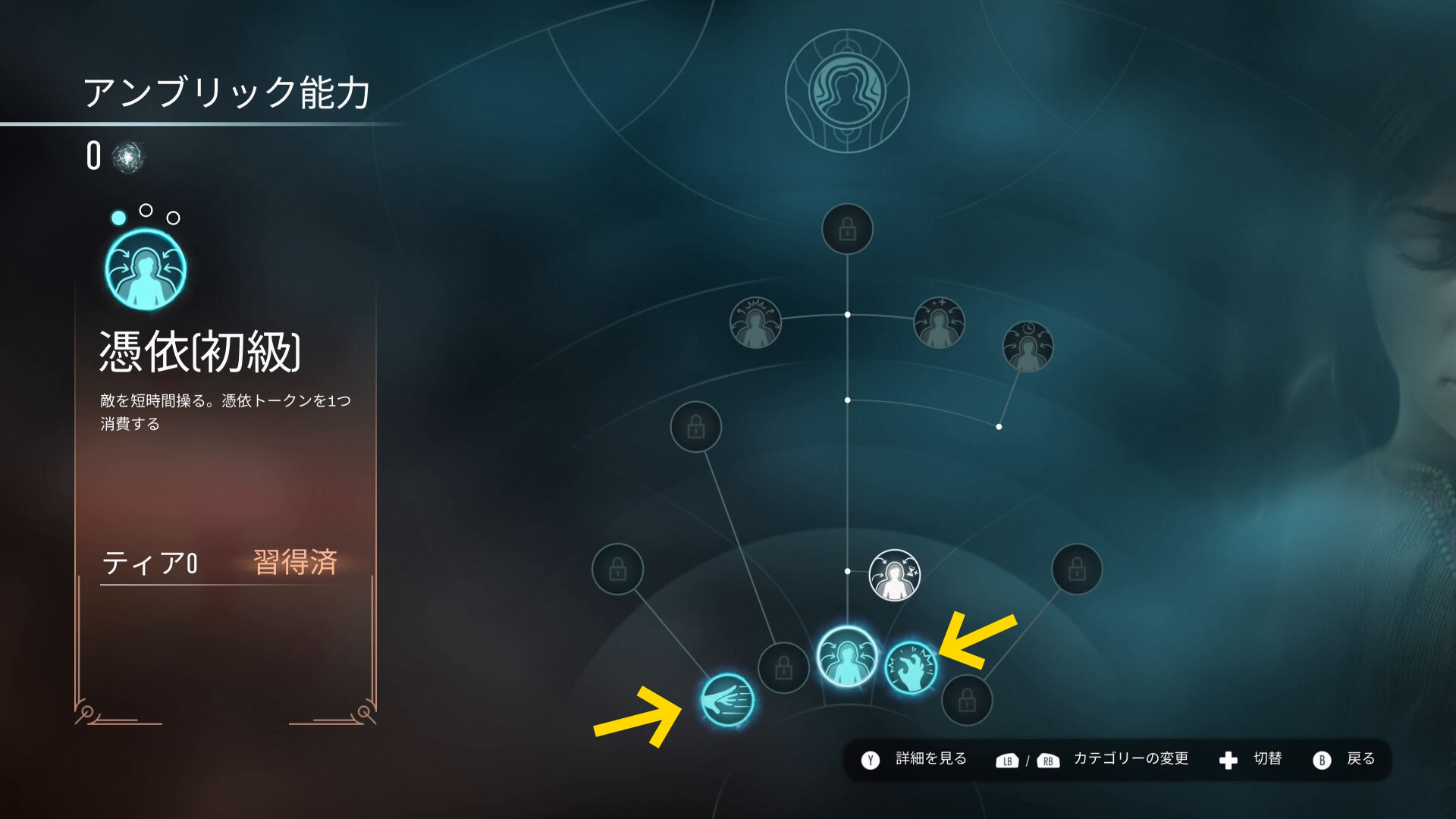Pick the white possession node with hourglass
The width and height of the screenshot is (1456, 819).
click(x=894, y=575)
